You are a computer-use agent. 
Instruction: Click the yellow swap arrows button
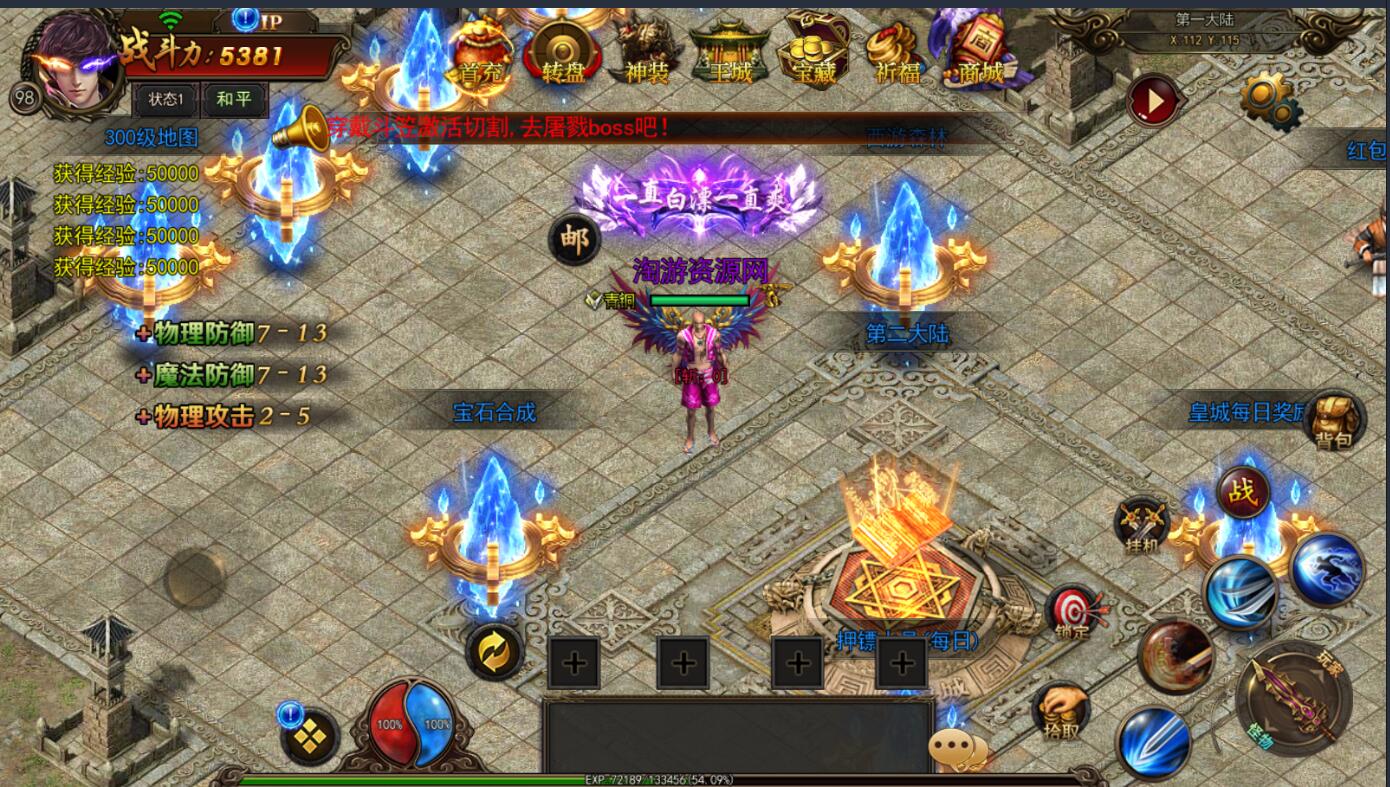tap(495, 651)
